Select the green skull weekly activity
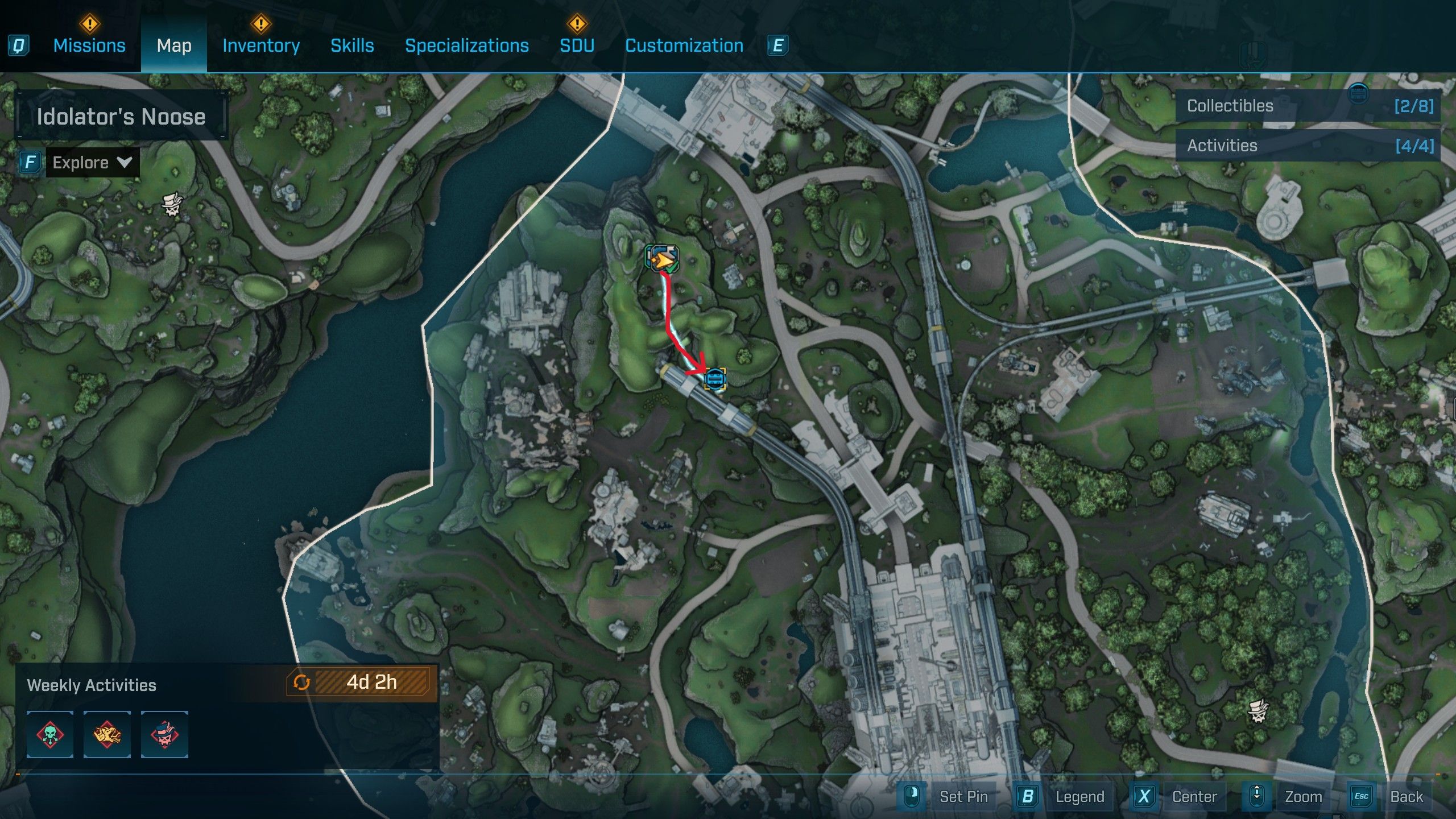Viewport: 1456px width, 819px height. click(50, 734)
